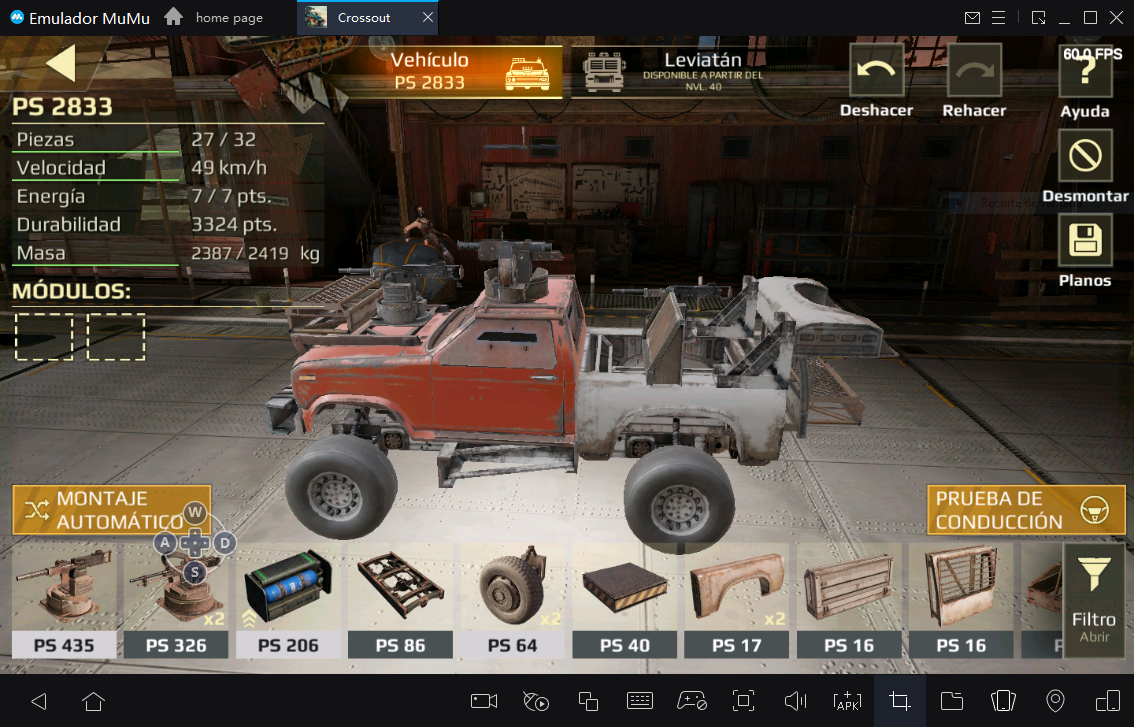Switch to the emulator home page tab
Screen dimensions: 1134x727
click(x=227, y=18)
